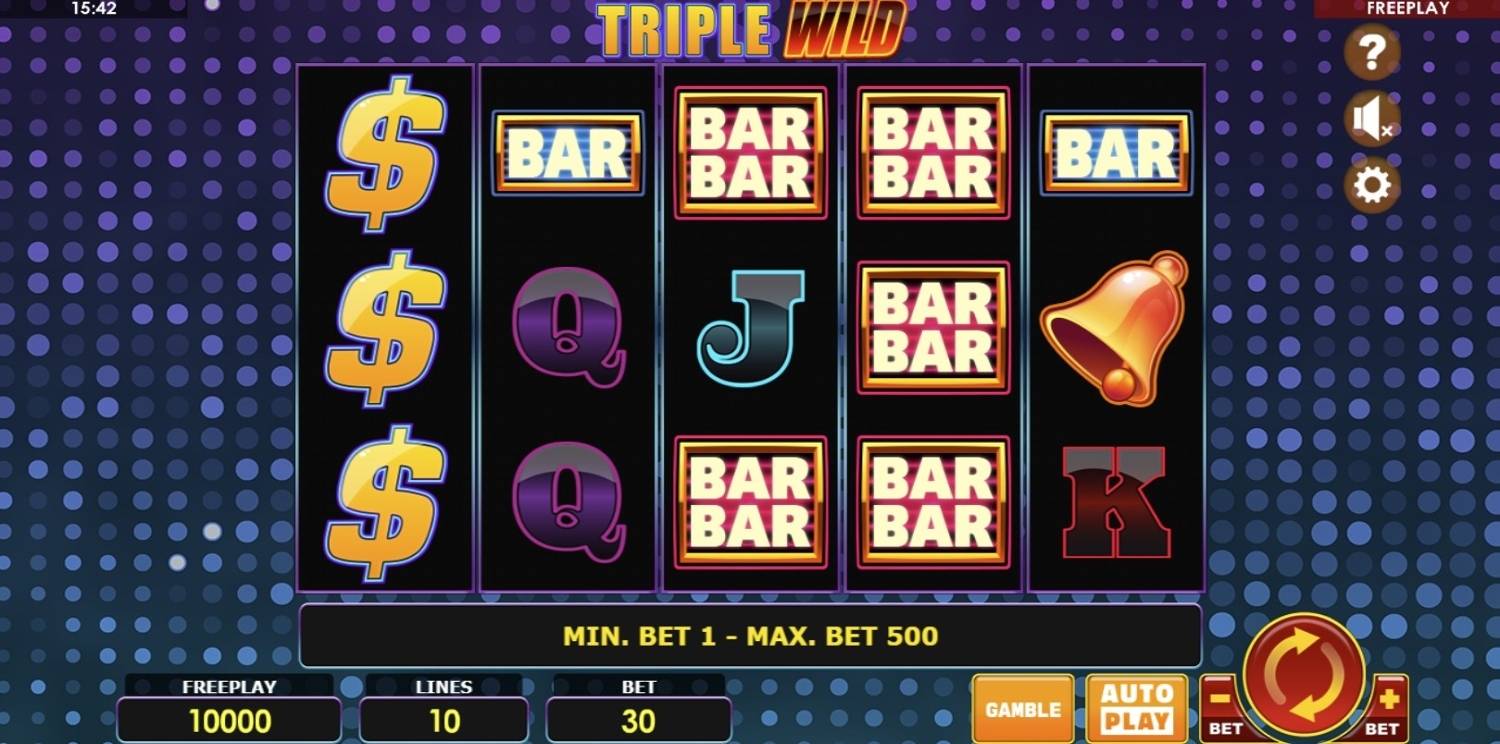The height and width of the screenshot is (744, 1500).
Task: Click the bell symbol on reel five
Action: click(1114, 326)
